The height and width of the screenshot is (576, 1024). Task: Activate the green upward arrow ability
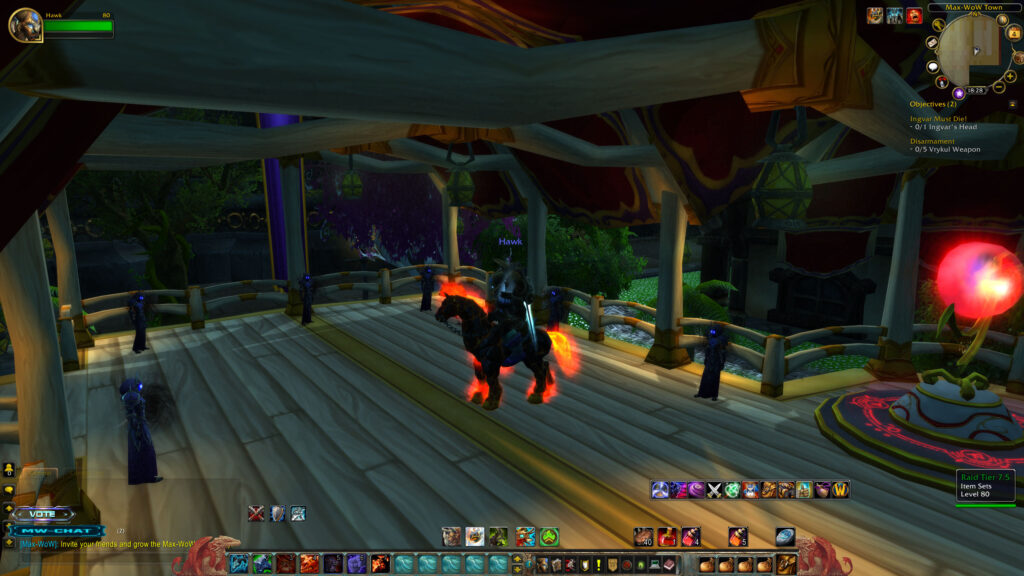tap(549, 537)
